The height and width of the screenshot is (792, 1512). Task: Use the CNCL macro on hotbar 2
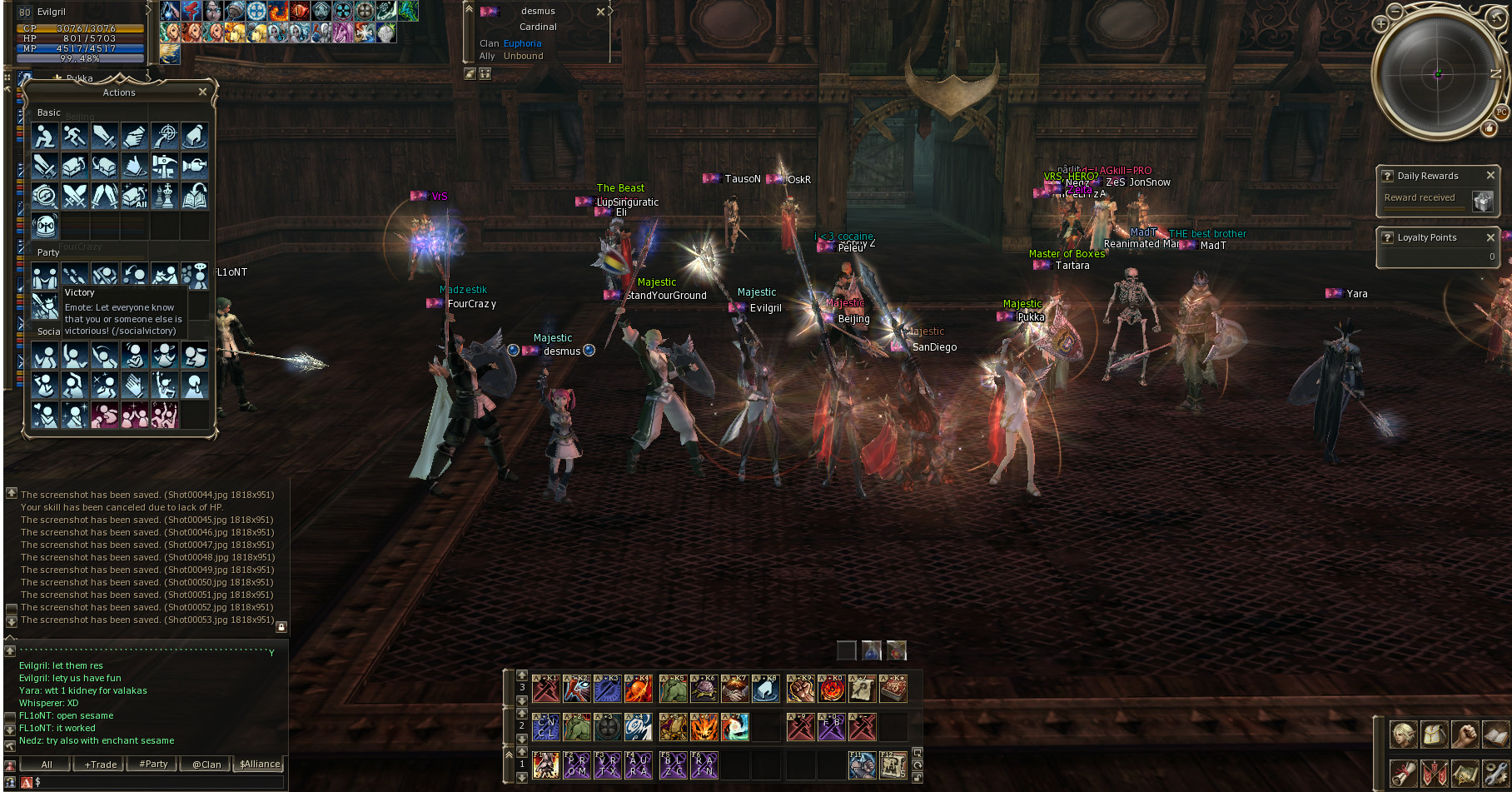pos(545,727)
